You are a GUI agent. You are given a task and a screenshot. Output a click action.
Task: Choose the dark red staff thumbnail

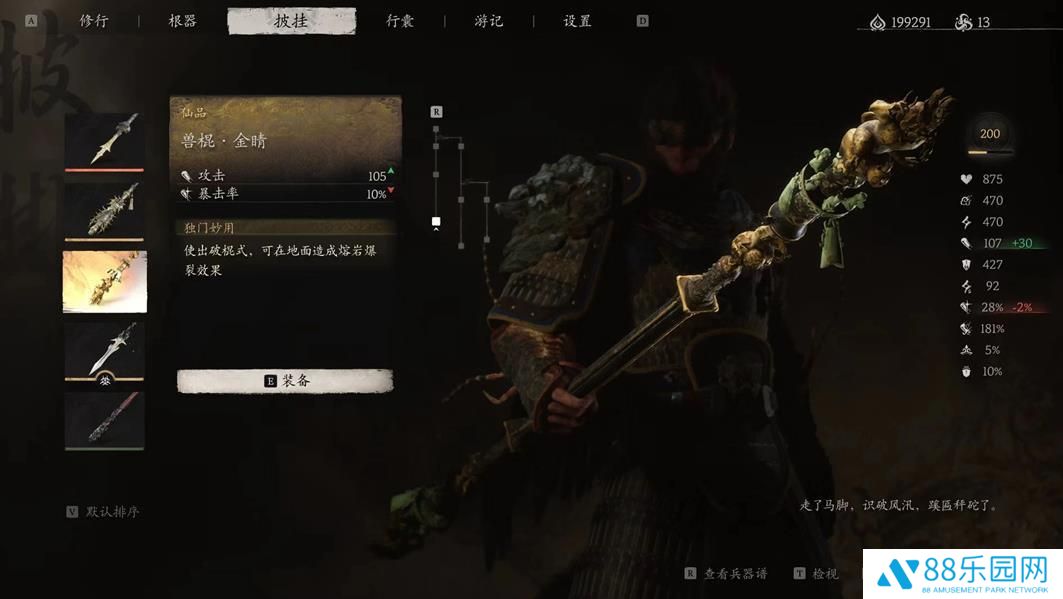click(105, 420)
